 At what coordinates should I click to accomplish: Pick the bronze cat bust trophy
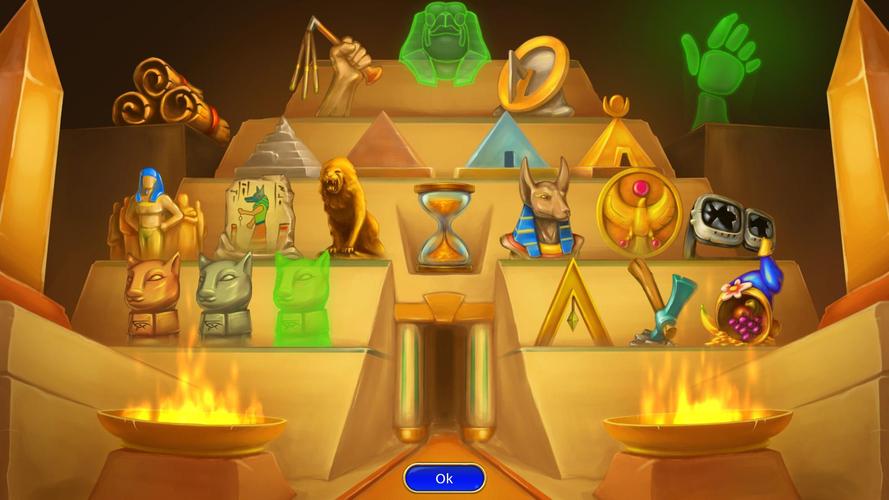(152, 295)
